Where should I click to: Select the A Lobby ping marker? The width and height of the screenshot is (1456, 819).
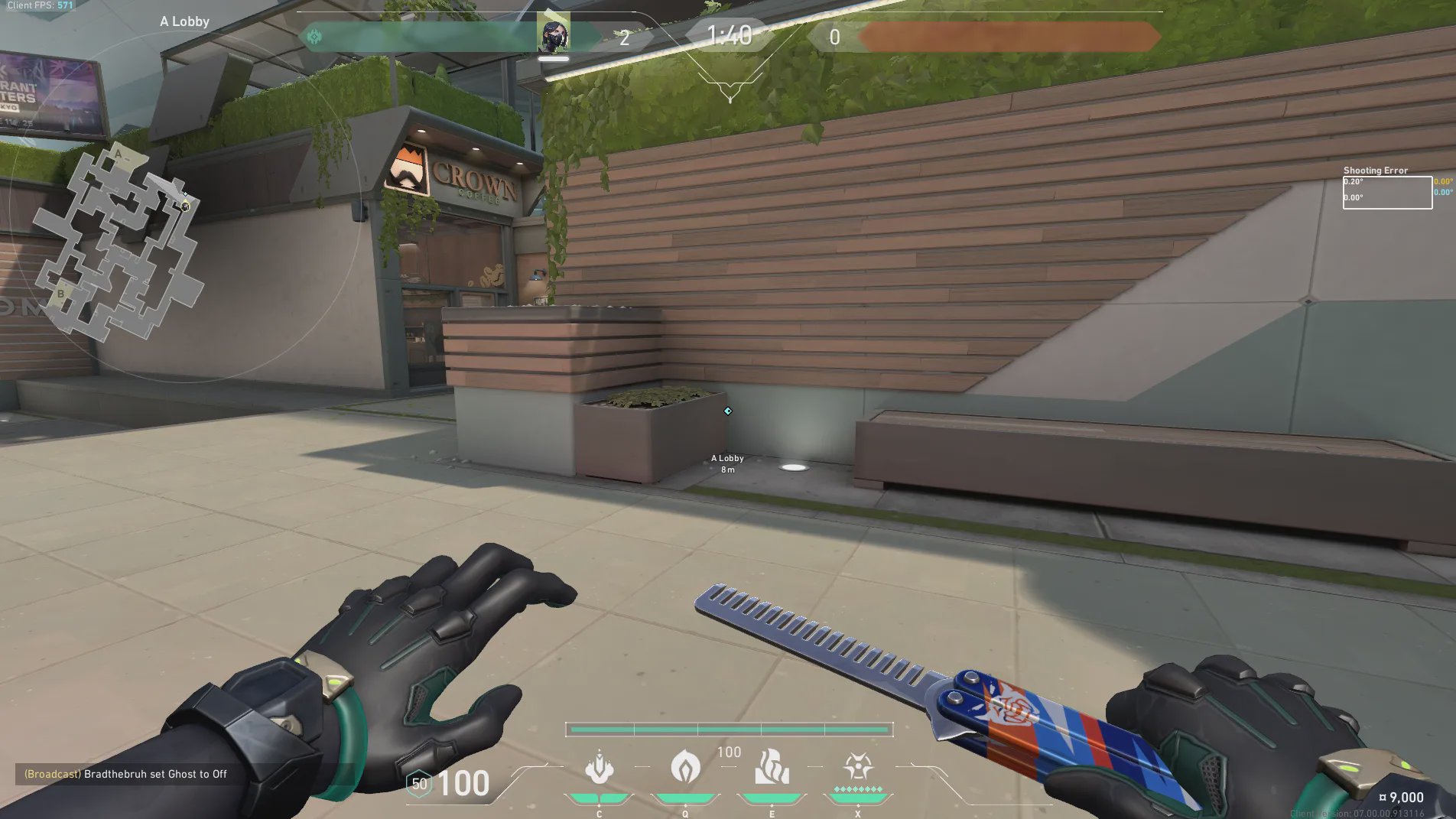[x=728, y=411]
